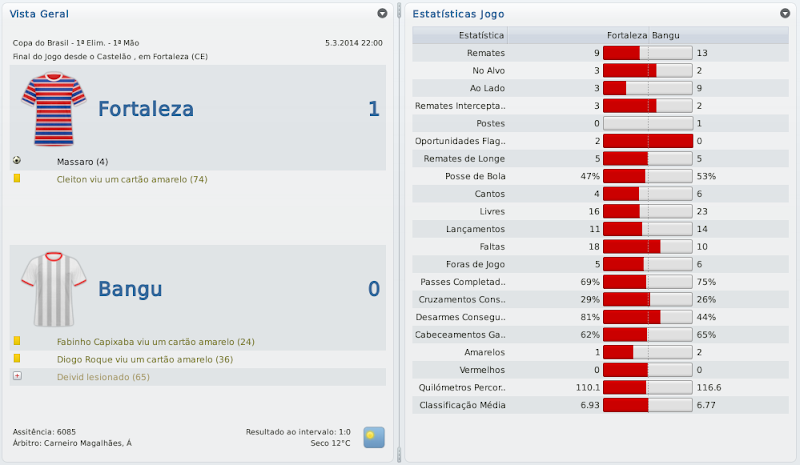Click the sunny weather icon
This screenshot has width=800, height=465.
[373, 437]
